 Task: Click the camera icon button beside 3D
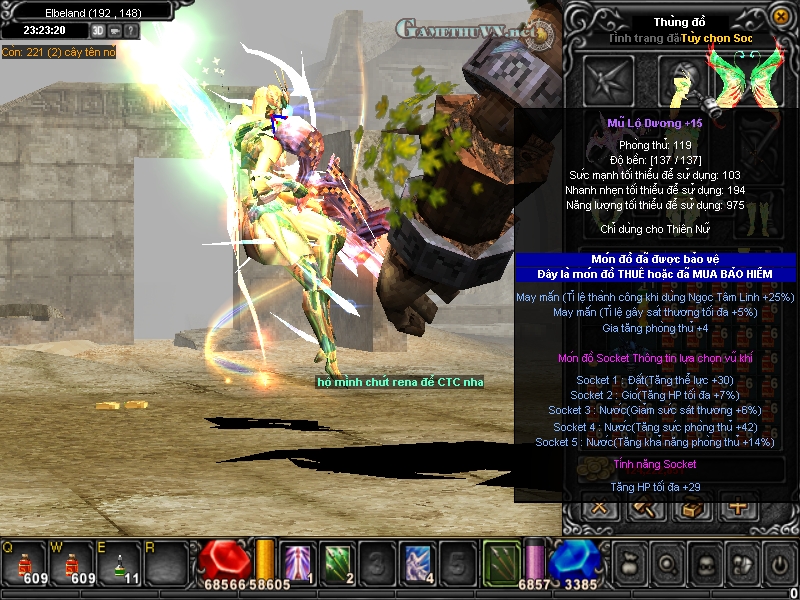[x=115, y=31]
